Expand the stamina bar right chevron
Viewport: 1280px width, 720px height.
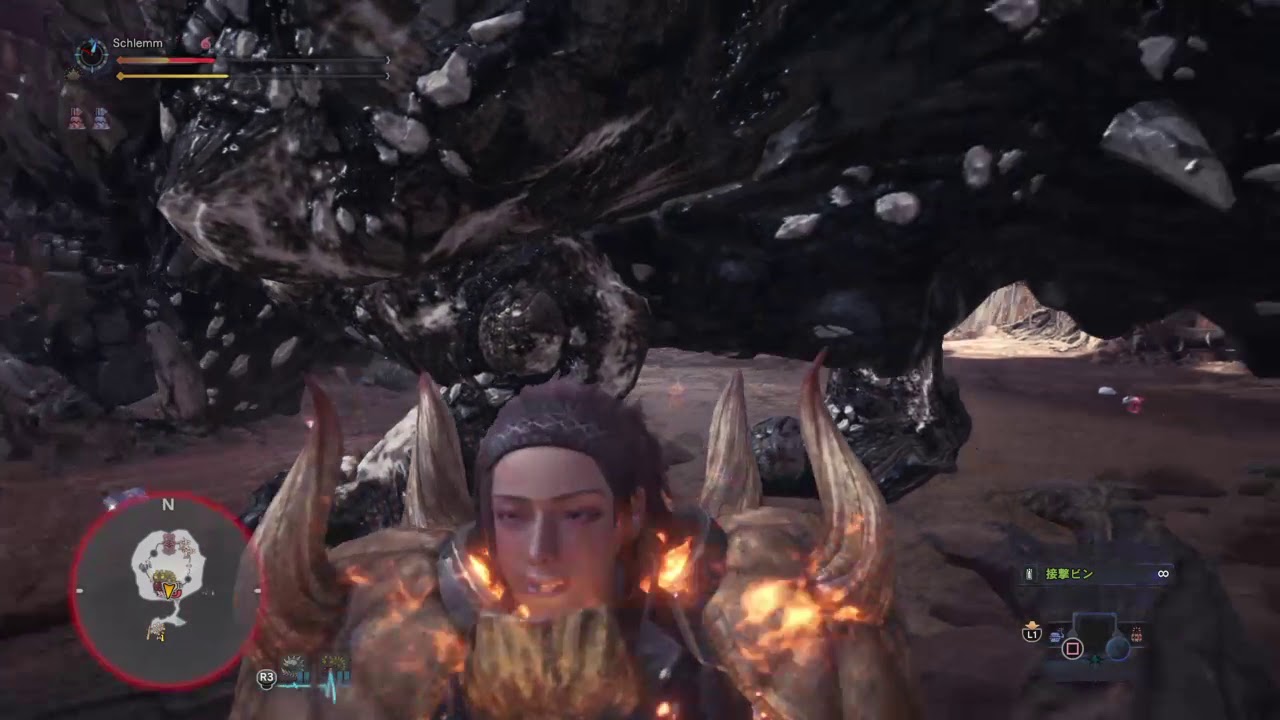[387, 76]
